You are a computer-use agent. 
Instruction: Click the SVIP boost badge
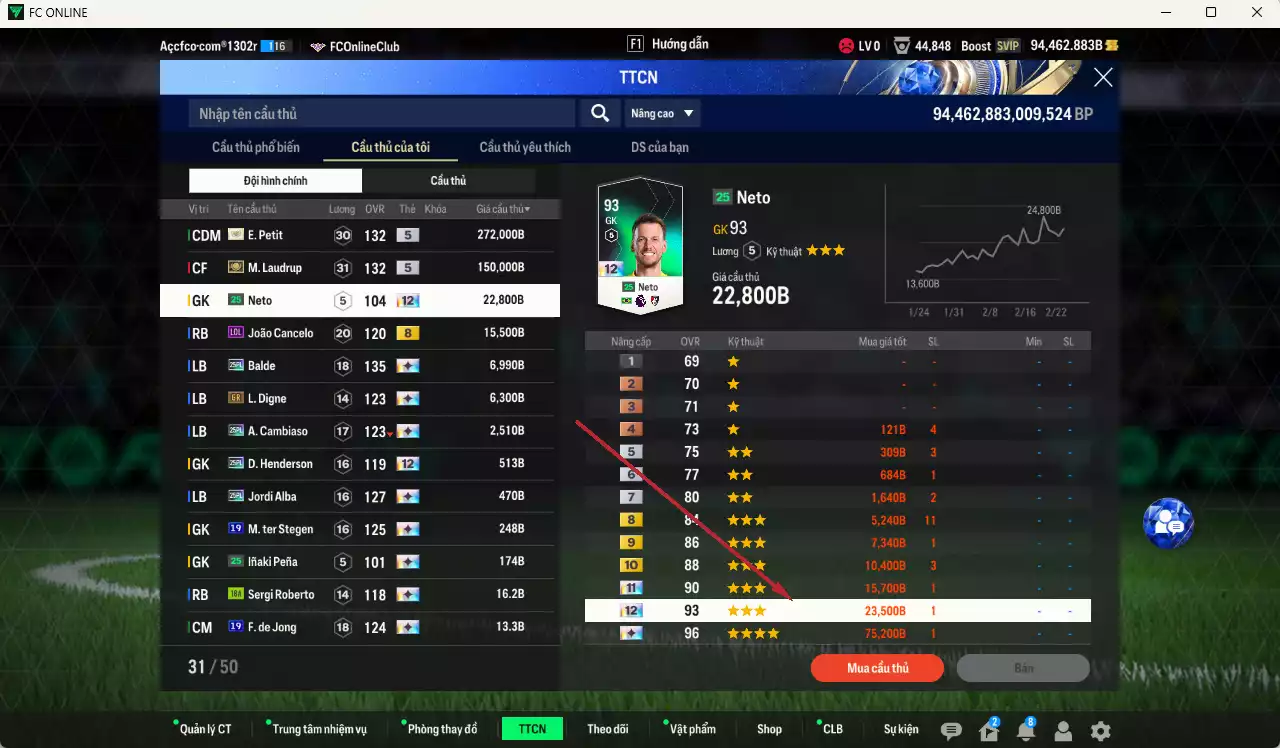tap(1010, 45)
